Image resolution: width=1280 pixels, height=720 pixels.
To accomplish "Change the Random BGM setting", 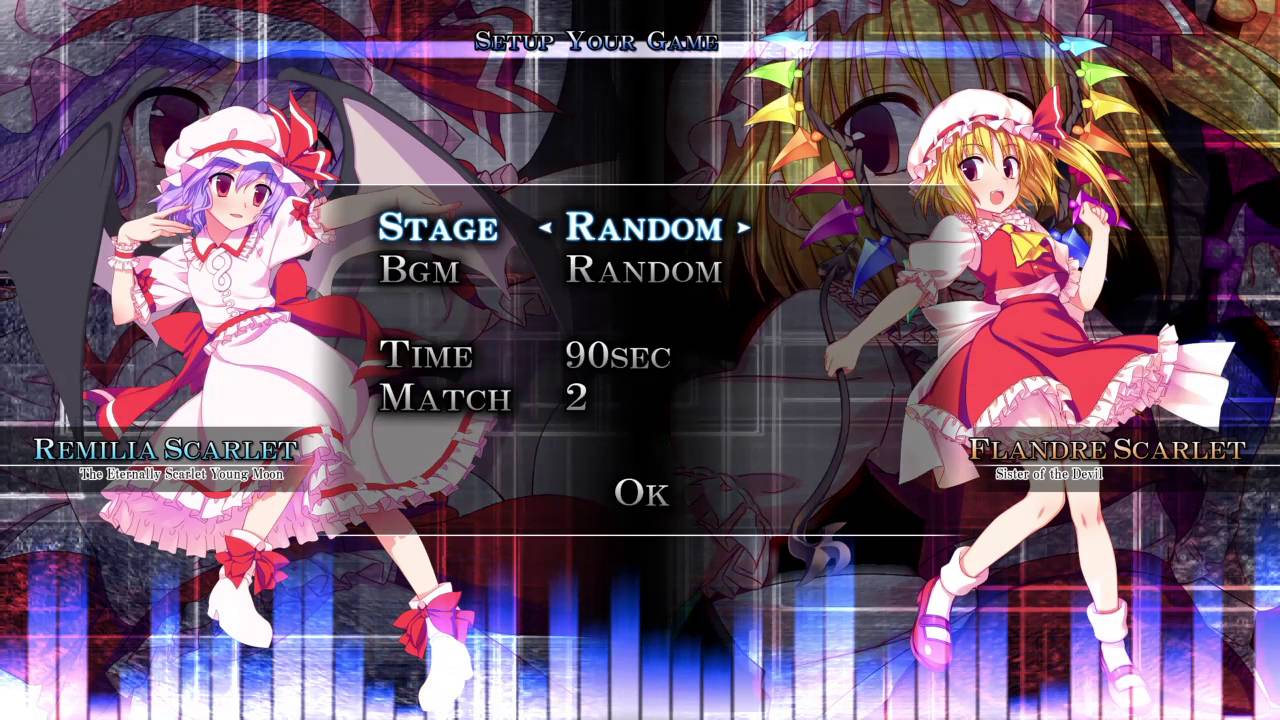I will pyautogui.click(x=643, y=270).
